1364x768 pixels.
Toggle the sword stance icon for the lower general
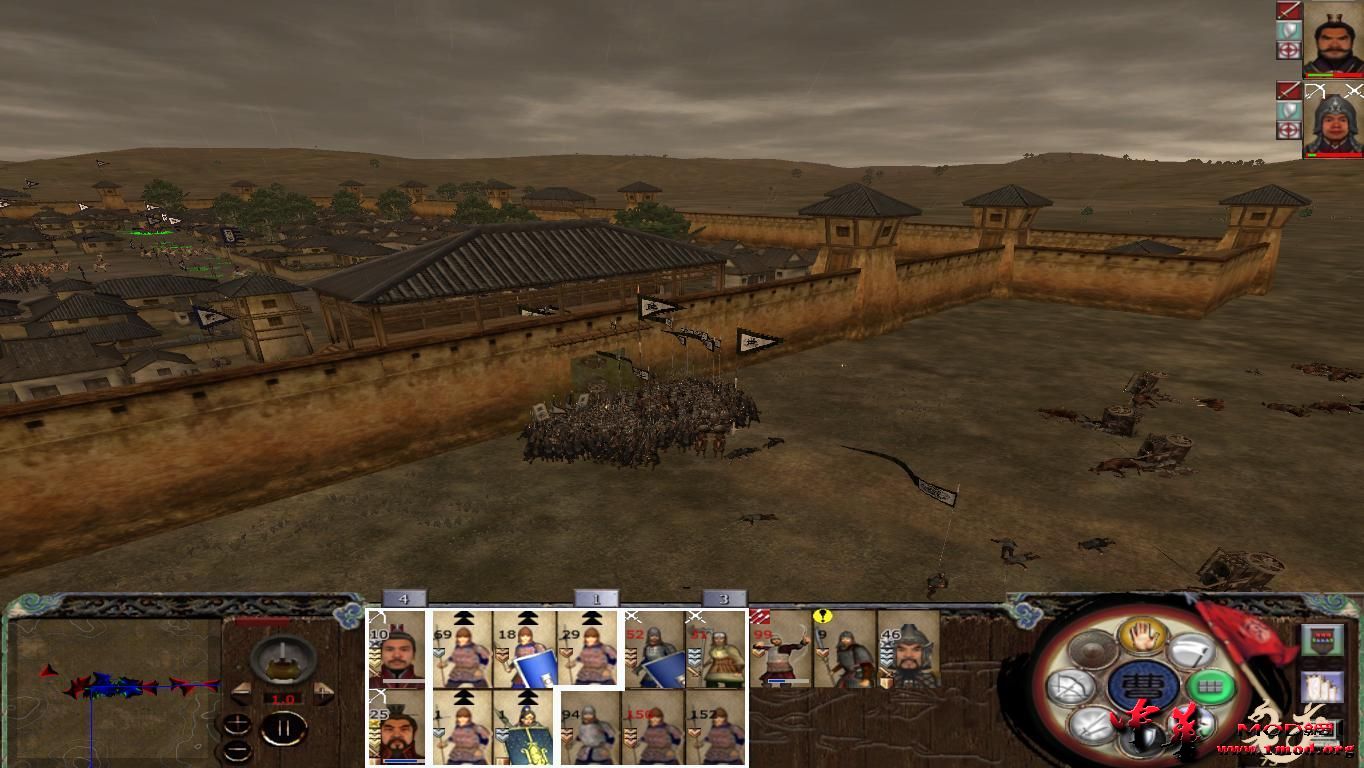[x=1289, y=91]
